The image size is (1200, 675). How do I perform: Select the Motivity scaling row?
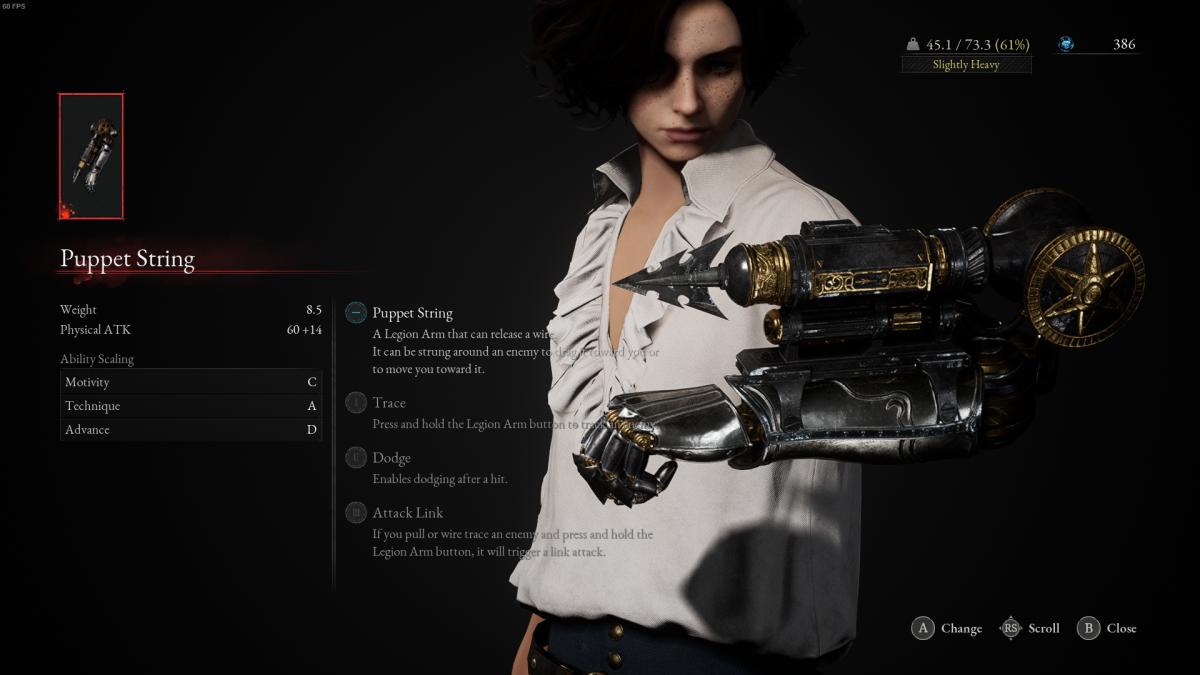pyautogui.click(x=190, y=382)
